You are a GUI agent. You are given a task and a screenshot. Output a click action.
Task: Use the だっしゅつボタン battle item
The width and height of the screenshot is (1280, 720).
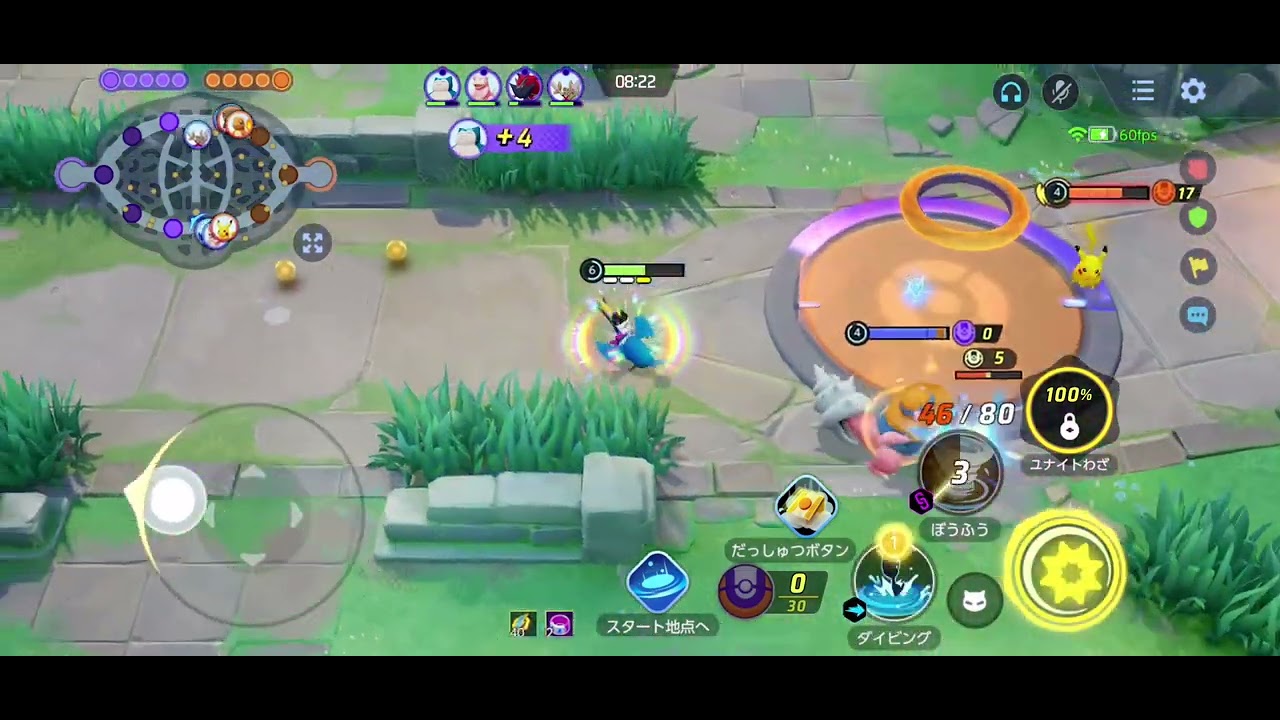point(806,508)
